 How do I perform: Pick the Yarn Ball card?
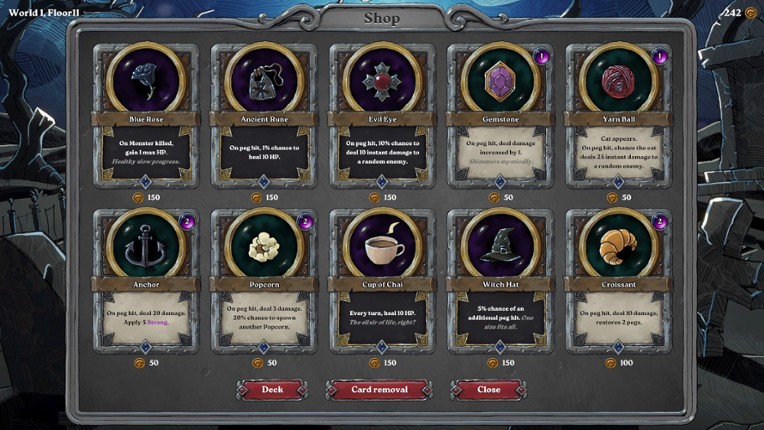[616, 115]
